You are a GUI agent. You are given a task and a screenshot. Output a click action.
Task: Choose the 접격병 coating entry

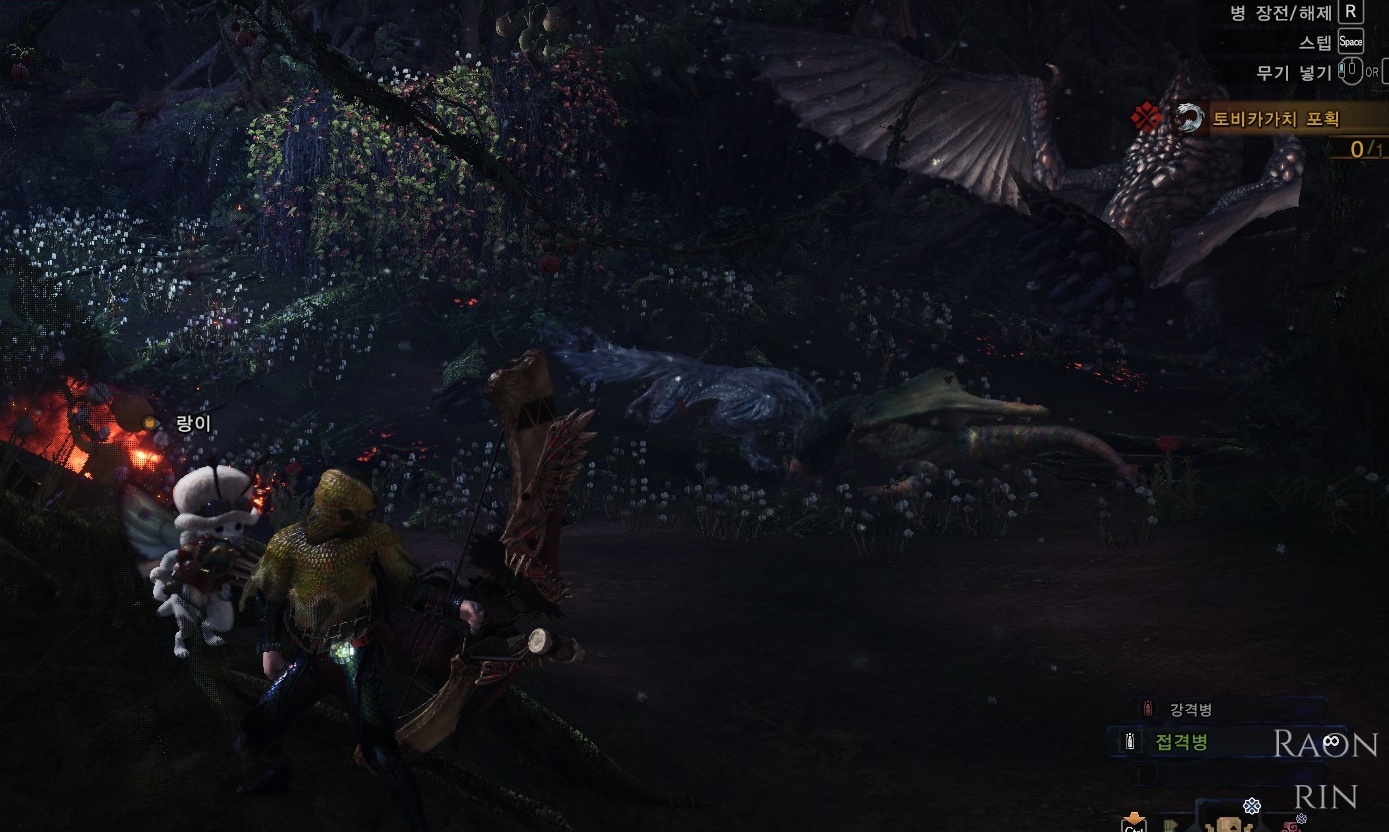point(1181,742)
